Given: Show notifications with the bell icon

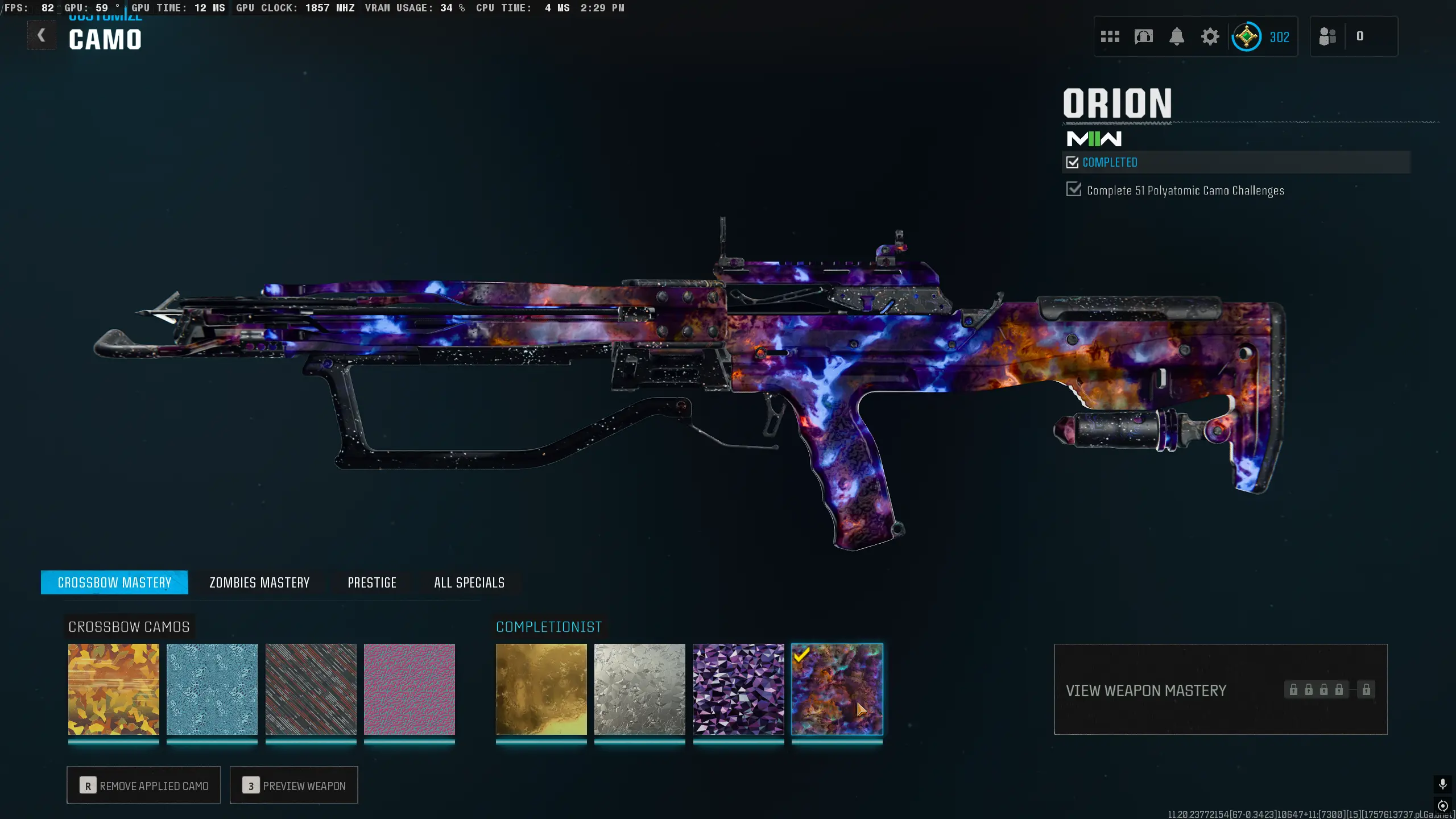Looking at the screenshot, I should [x=1177, y=37].
